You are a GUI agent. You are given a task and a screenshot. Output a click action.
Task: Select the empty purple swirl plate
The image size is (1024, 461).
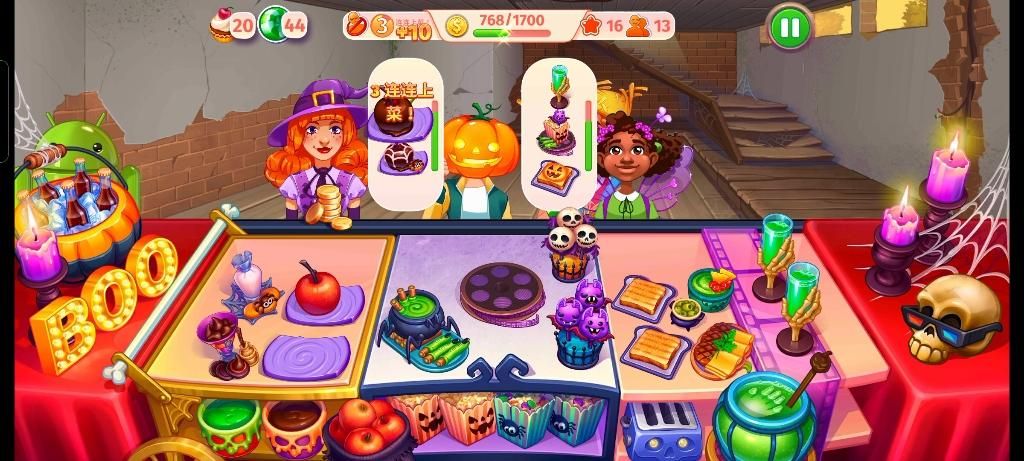coord(306,356)
